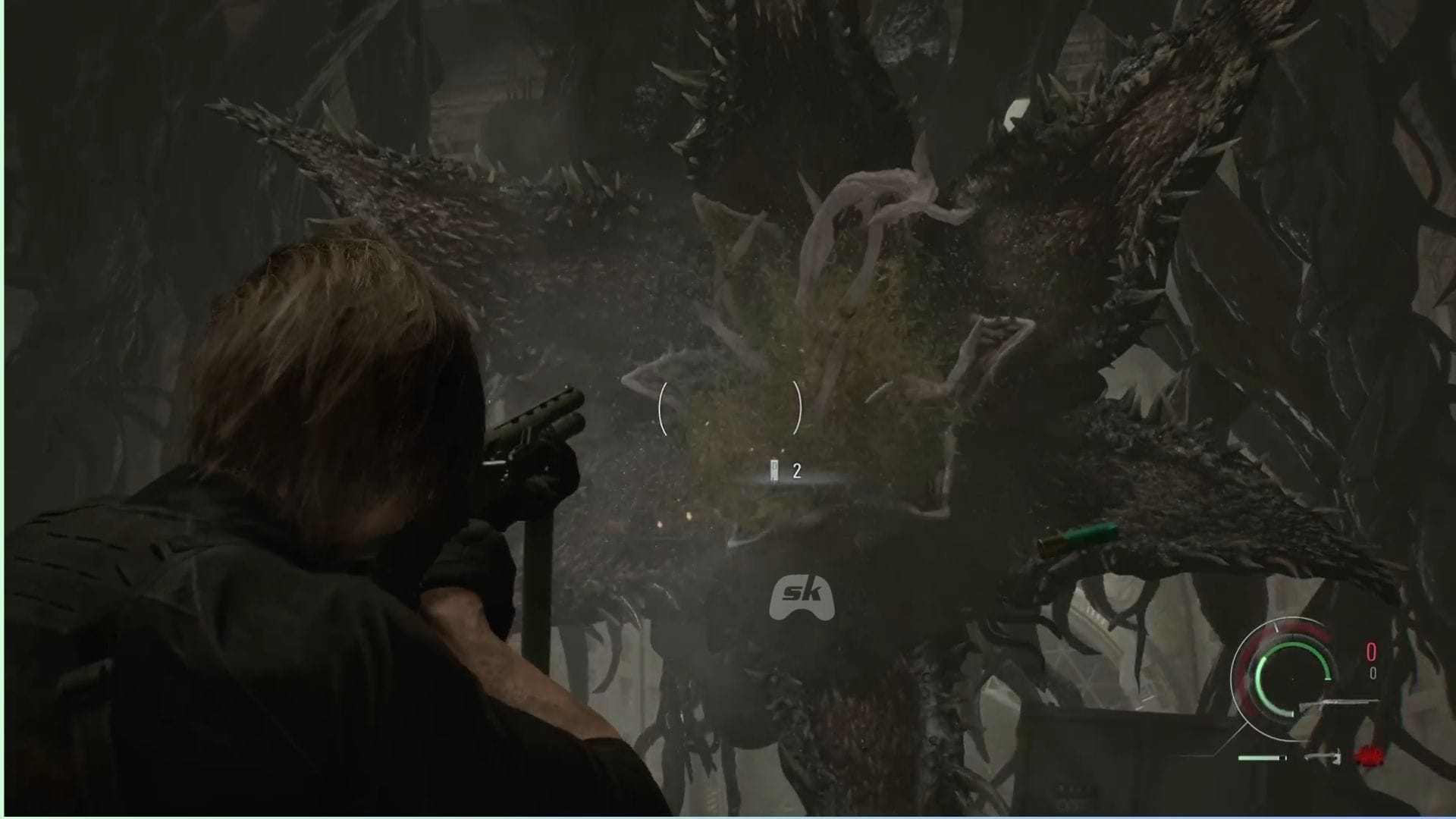Click the SK watermark logo
The image size is (1456, 819).
coord(801,597)
